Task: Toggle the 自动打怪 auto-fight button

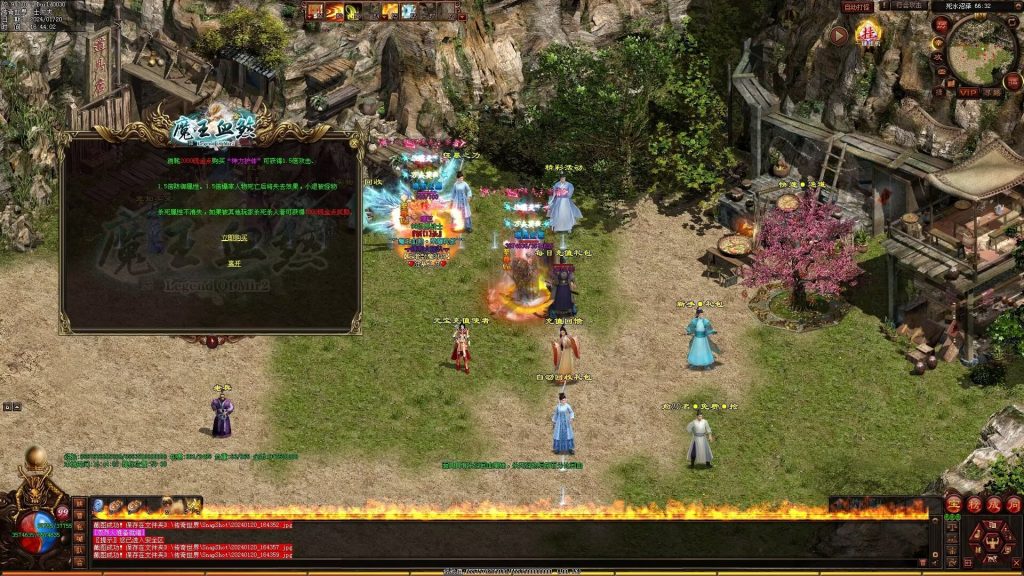Action: (x=858, y=7)
